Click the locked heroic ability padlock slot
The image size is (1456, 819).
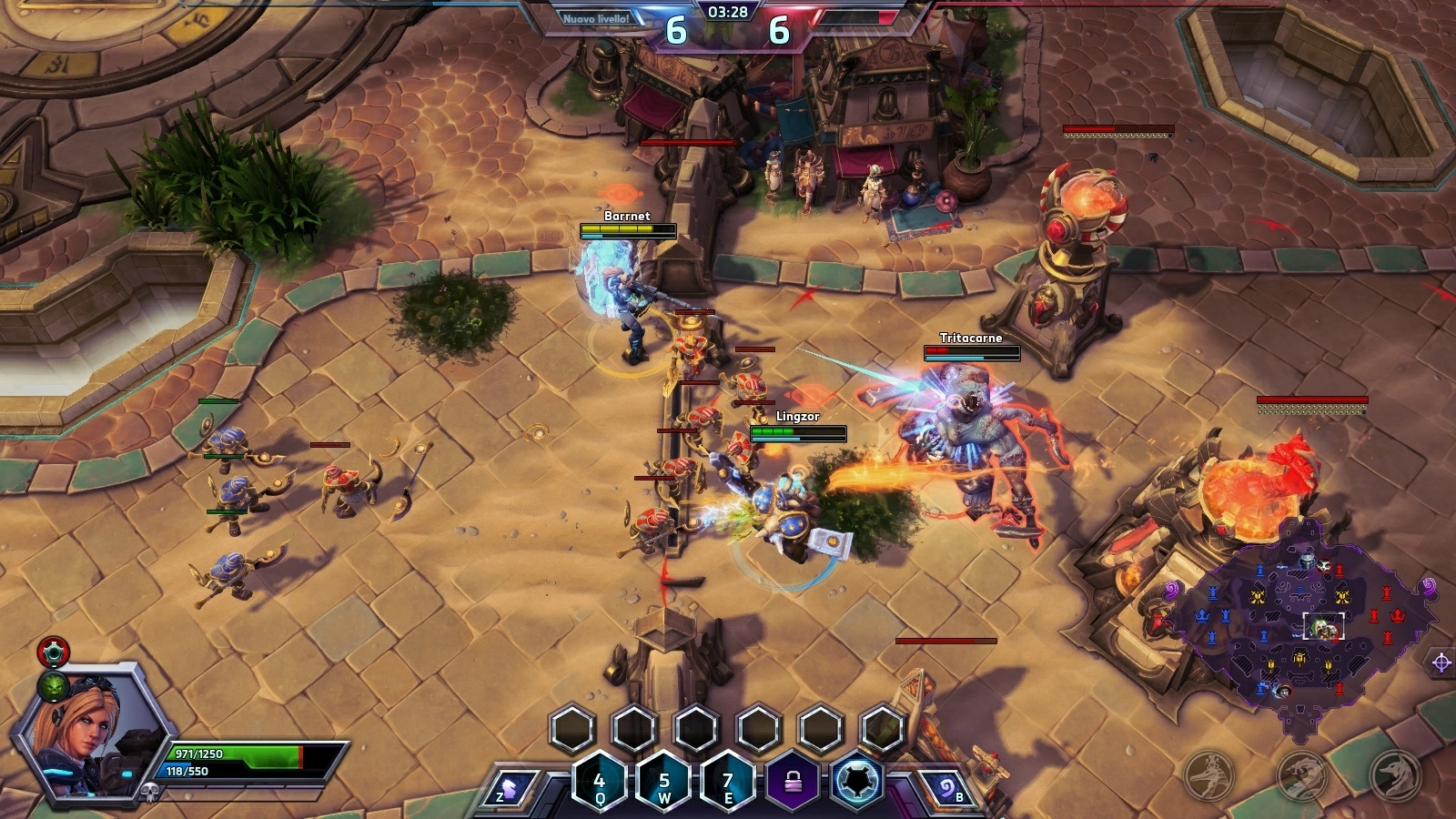click(x=793, y=783)
